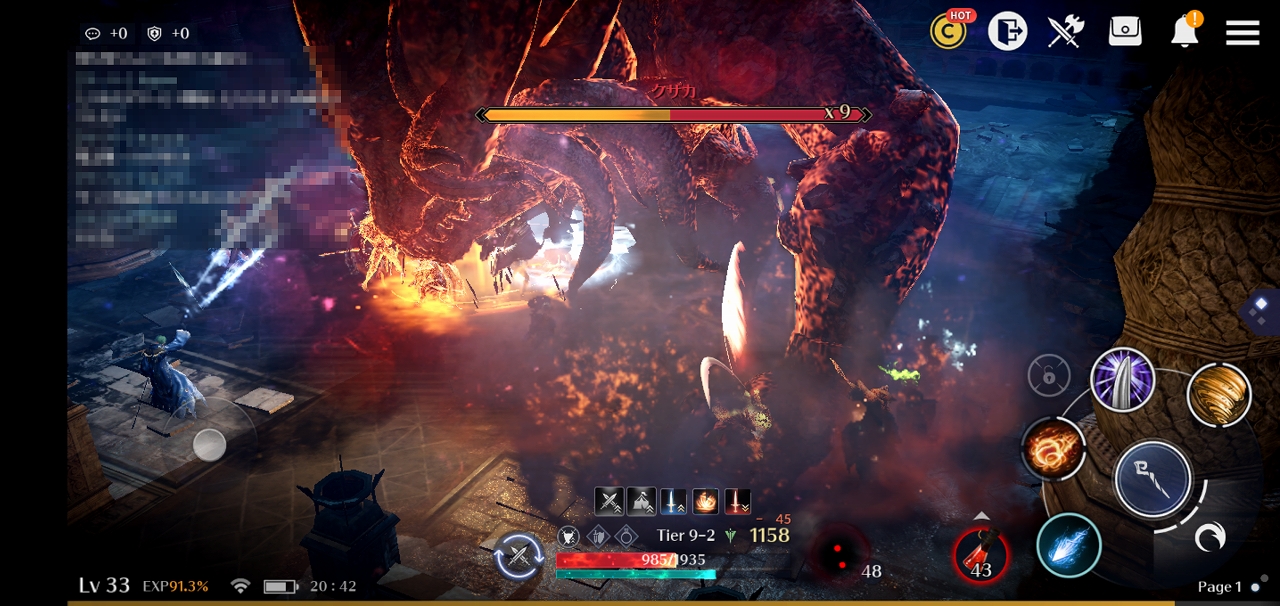Switch skill page at Page 1
Image resolution: width=1280 pixels, height=606 pixels.
coord(1228,587)
